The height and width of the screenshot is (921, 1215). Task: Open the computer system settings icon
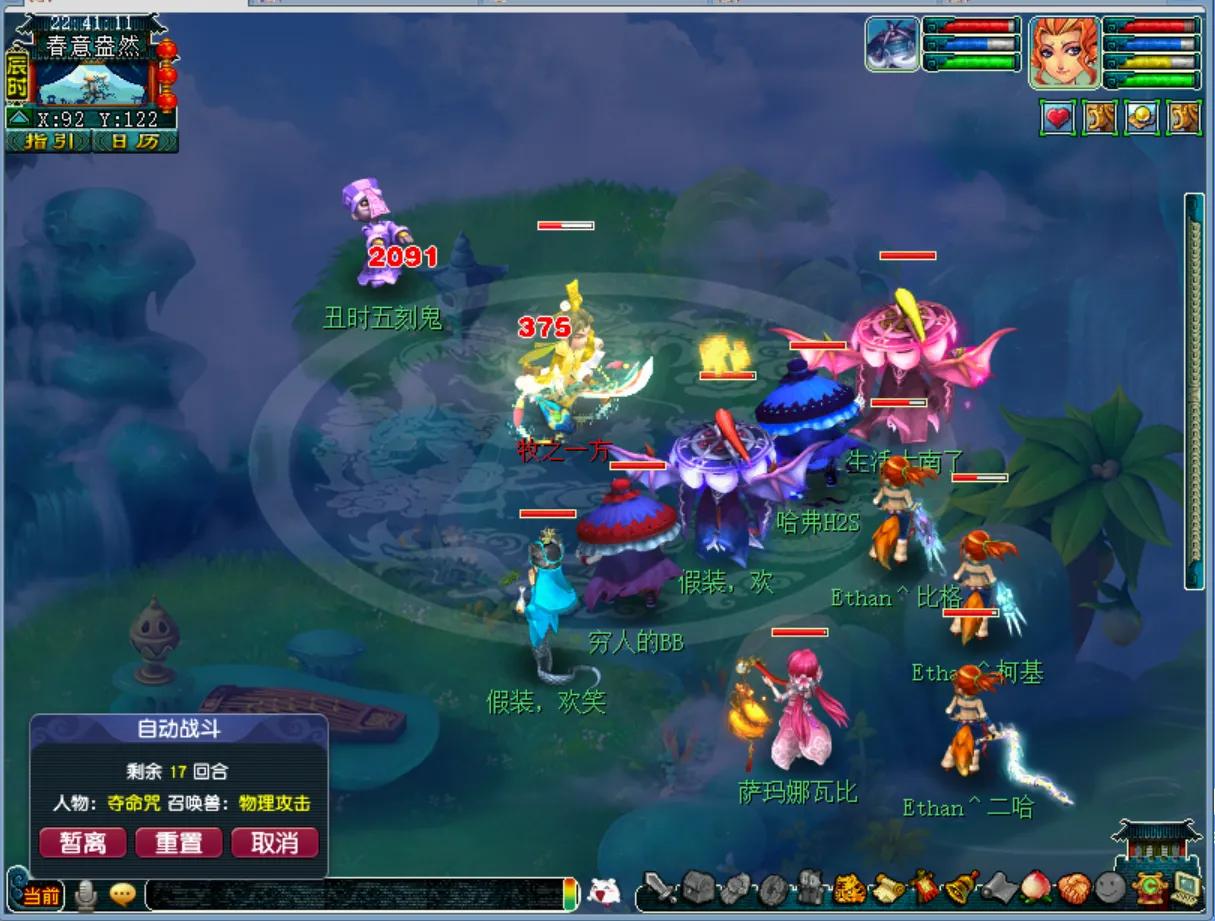coord(1187,887)
